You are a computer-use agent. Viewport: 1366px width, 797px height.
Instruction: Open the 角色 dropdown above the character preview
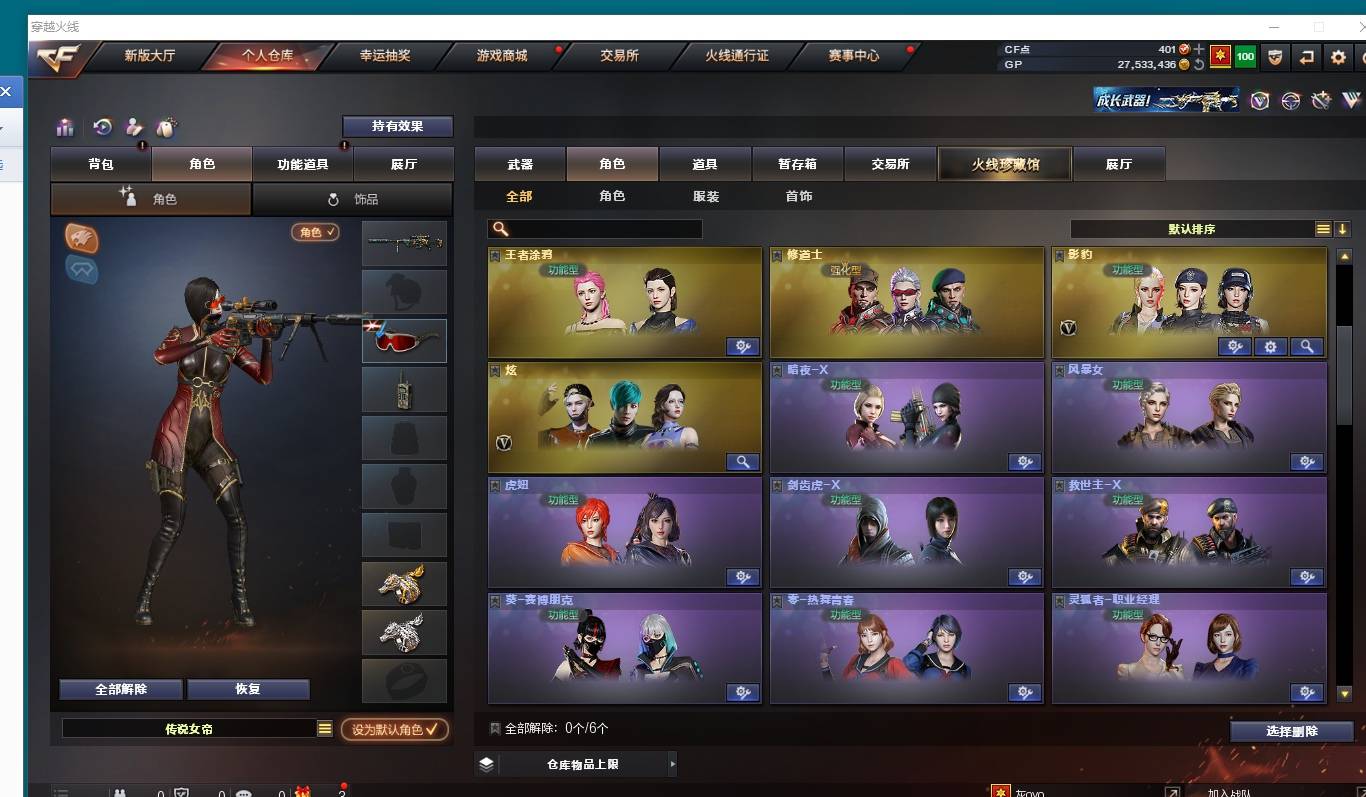tap(315, 231)
